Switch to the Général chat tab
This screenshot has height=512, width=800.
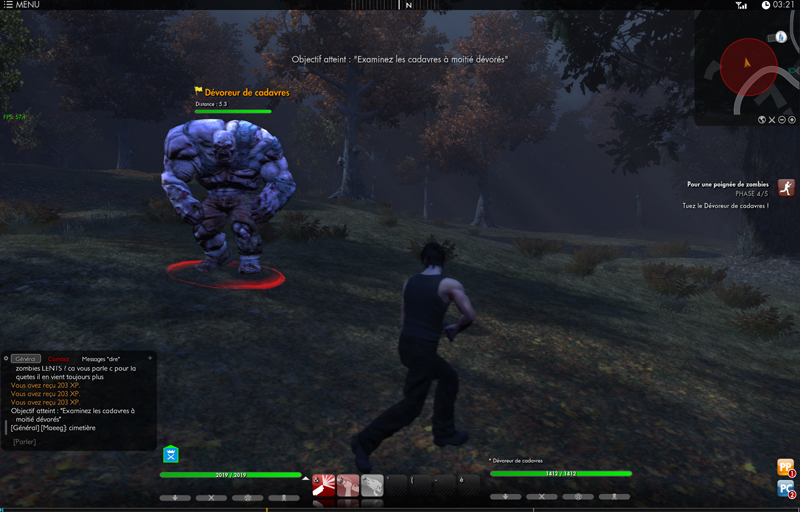27,359
